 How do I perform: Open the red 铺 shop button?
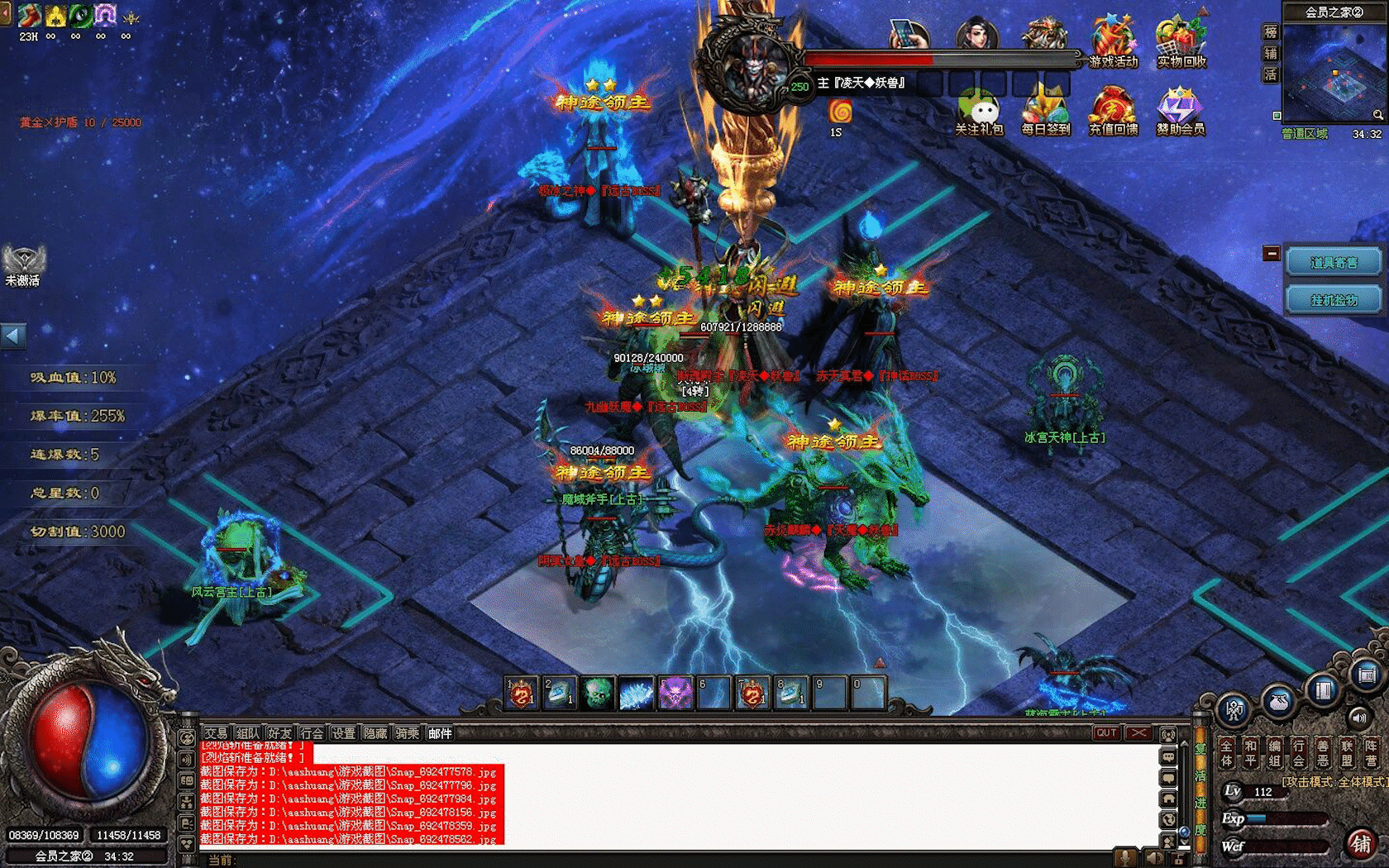coord(1360,843)
